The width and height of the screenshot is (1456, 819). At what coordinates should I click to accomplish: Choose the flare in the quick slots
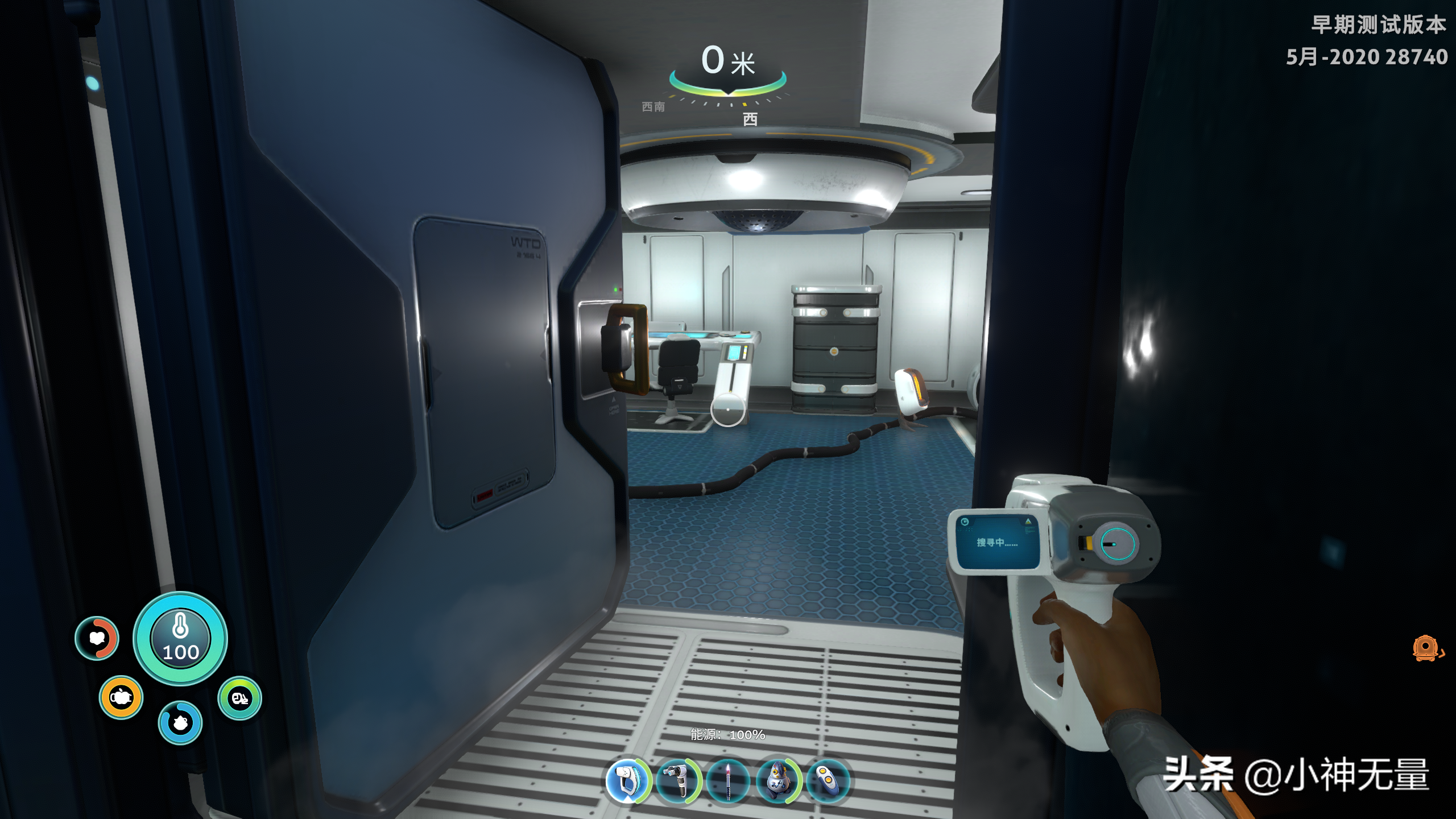tap(729, 781)
